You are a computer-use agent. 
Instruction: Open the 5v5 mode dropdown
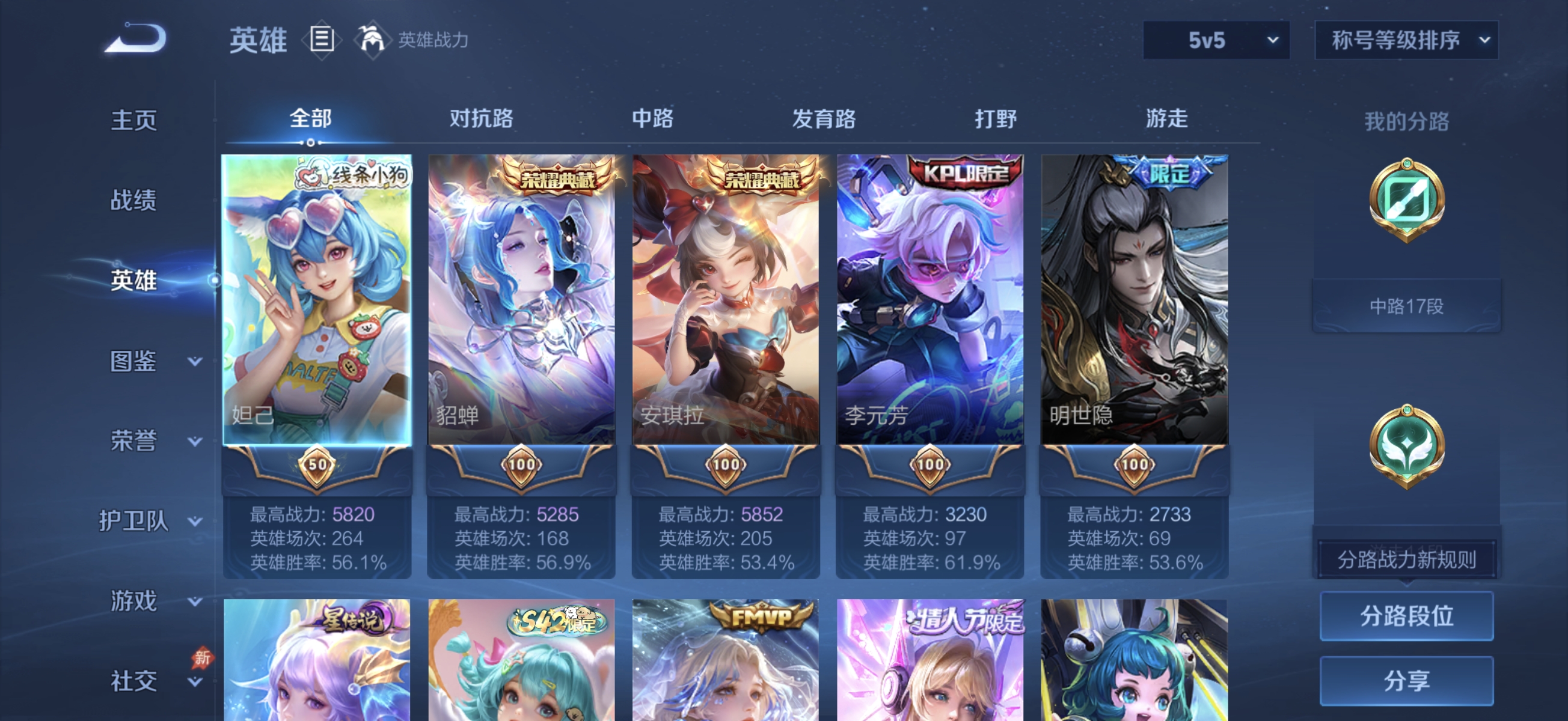[1215, 40]
